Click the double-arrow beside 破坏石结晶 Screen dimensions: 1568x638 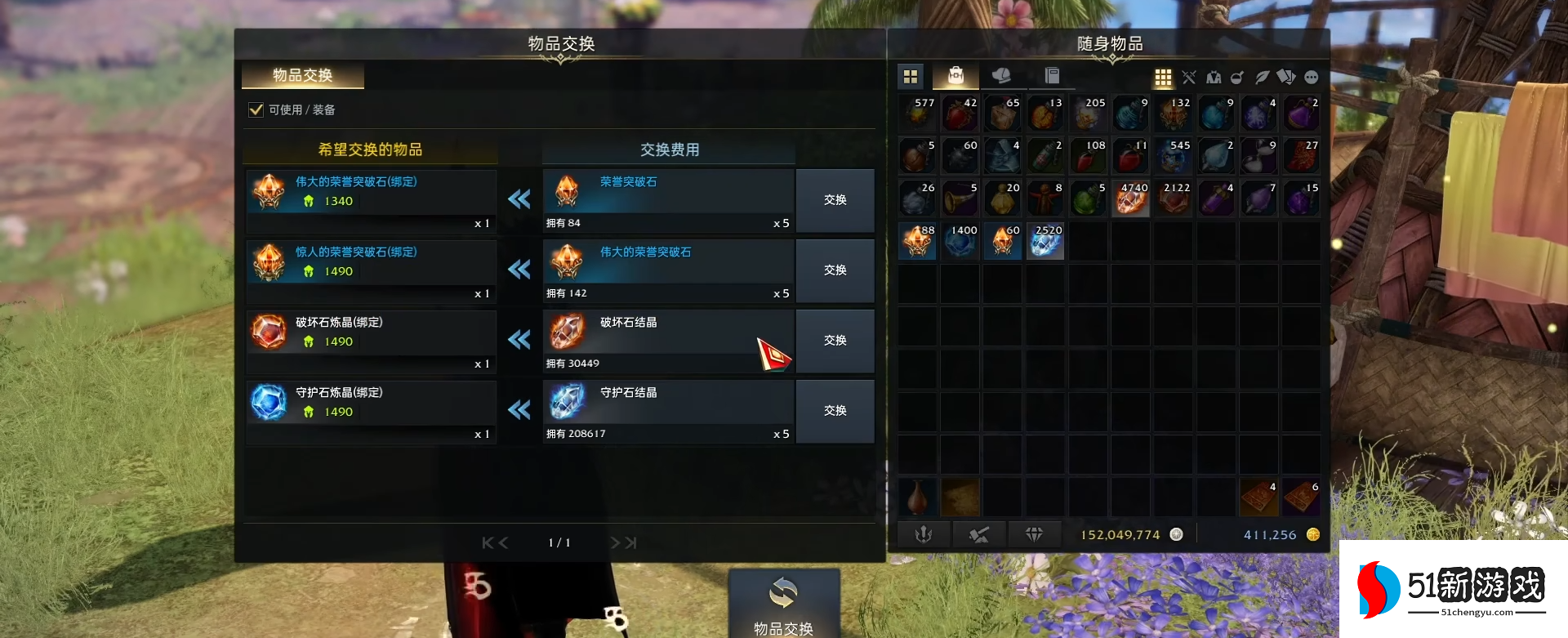tap(519, 341)
